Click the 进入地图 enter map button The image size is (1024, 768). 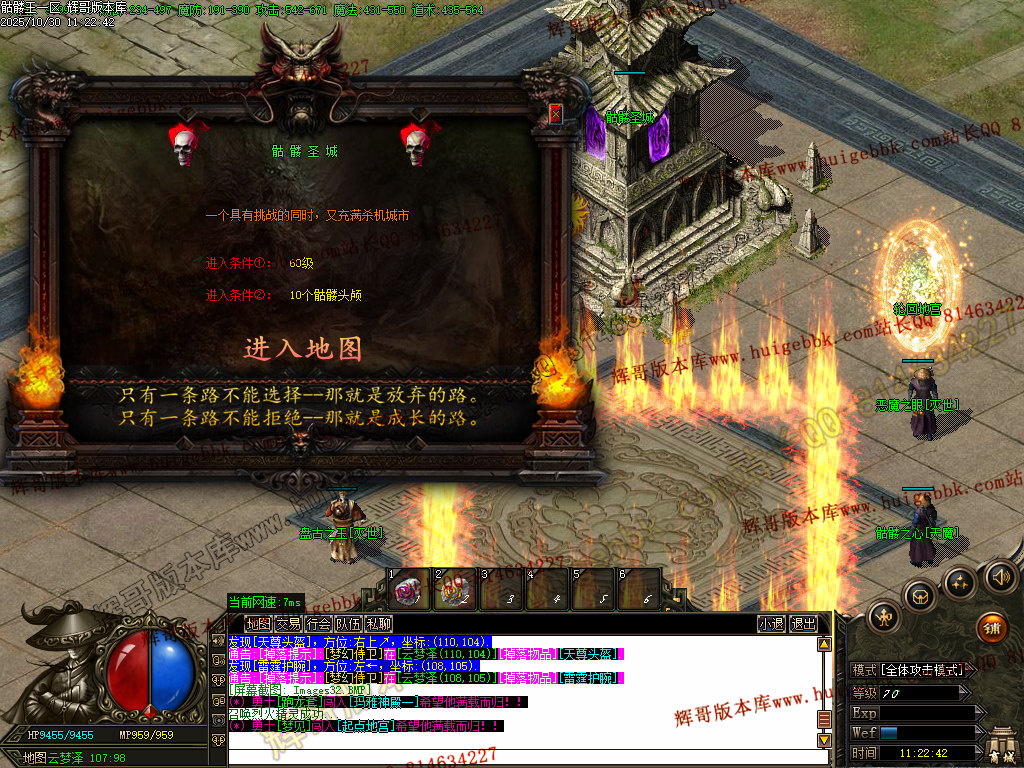point(303,349)
